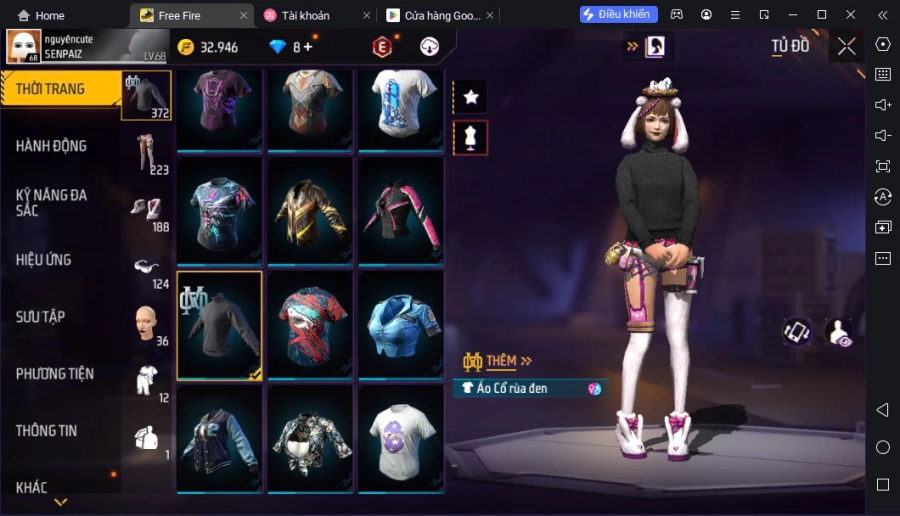Close the Tủ Đồ wardrobe screen
Screen dimensions: 900x516
point(846,46)
